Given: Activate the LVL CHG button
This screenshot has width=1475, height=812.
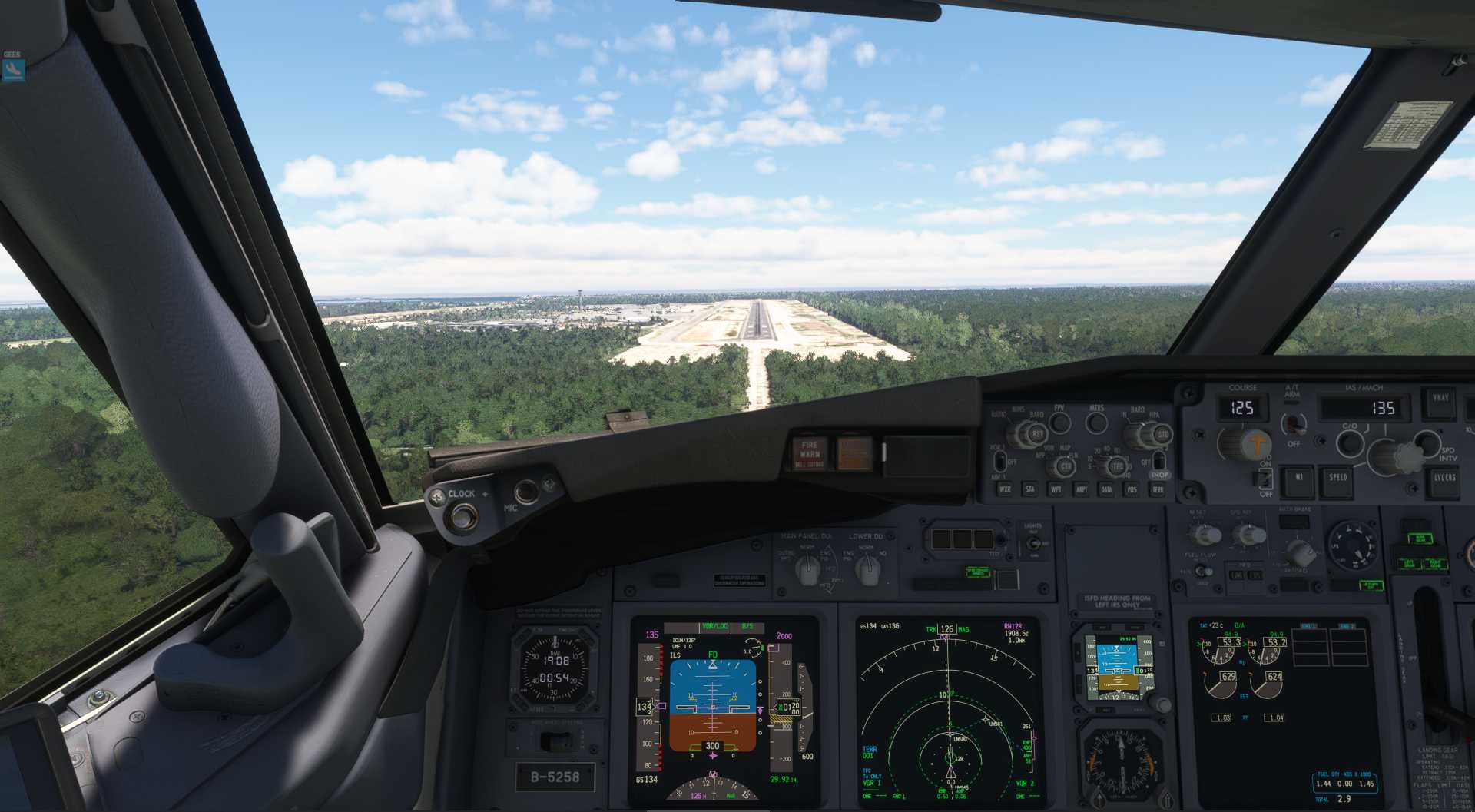Looking at the screenshot, I should tap(1444, 479).
